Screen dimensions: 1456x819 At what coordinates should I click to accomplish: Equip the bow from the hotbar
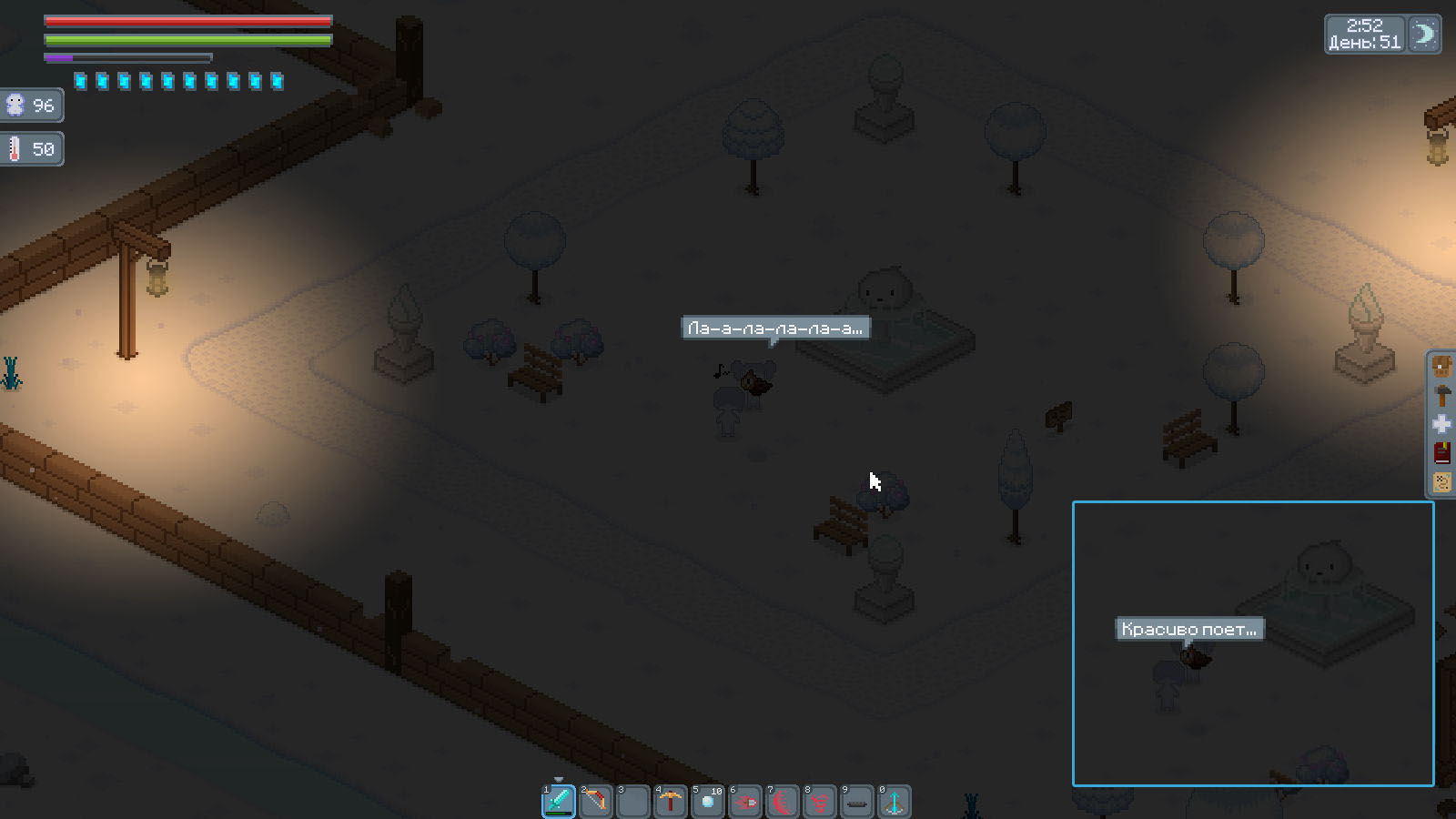[x=596, y=802]
